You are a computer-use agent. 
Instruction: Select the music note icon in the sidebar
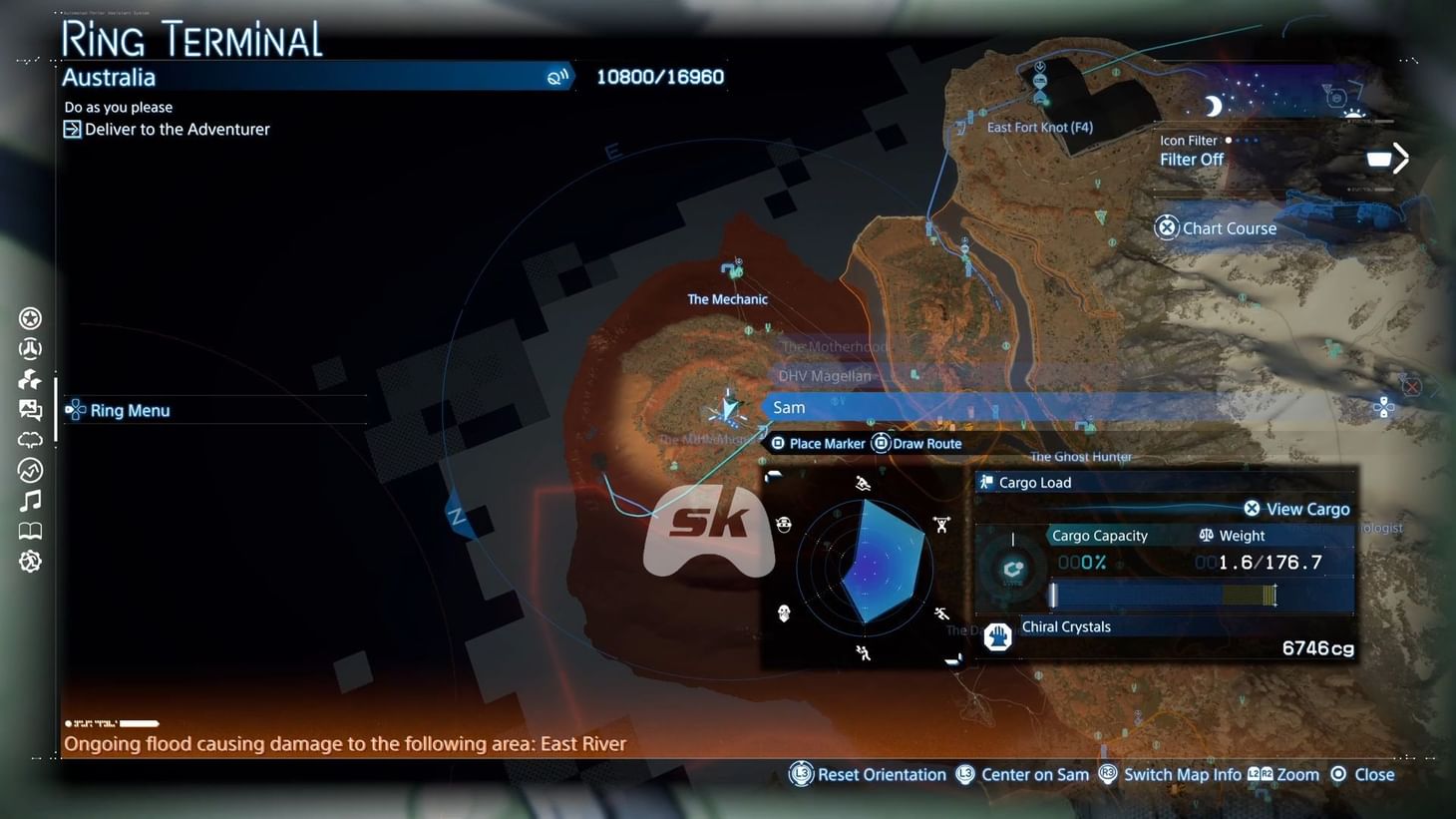click(30, 500)
